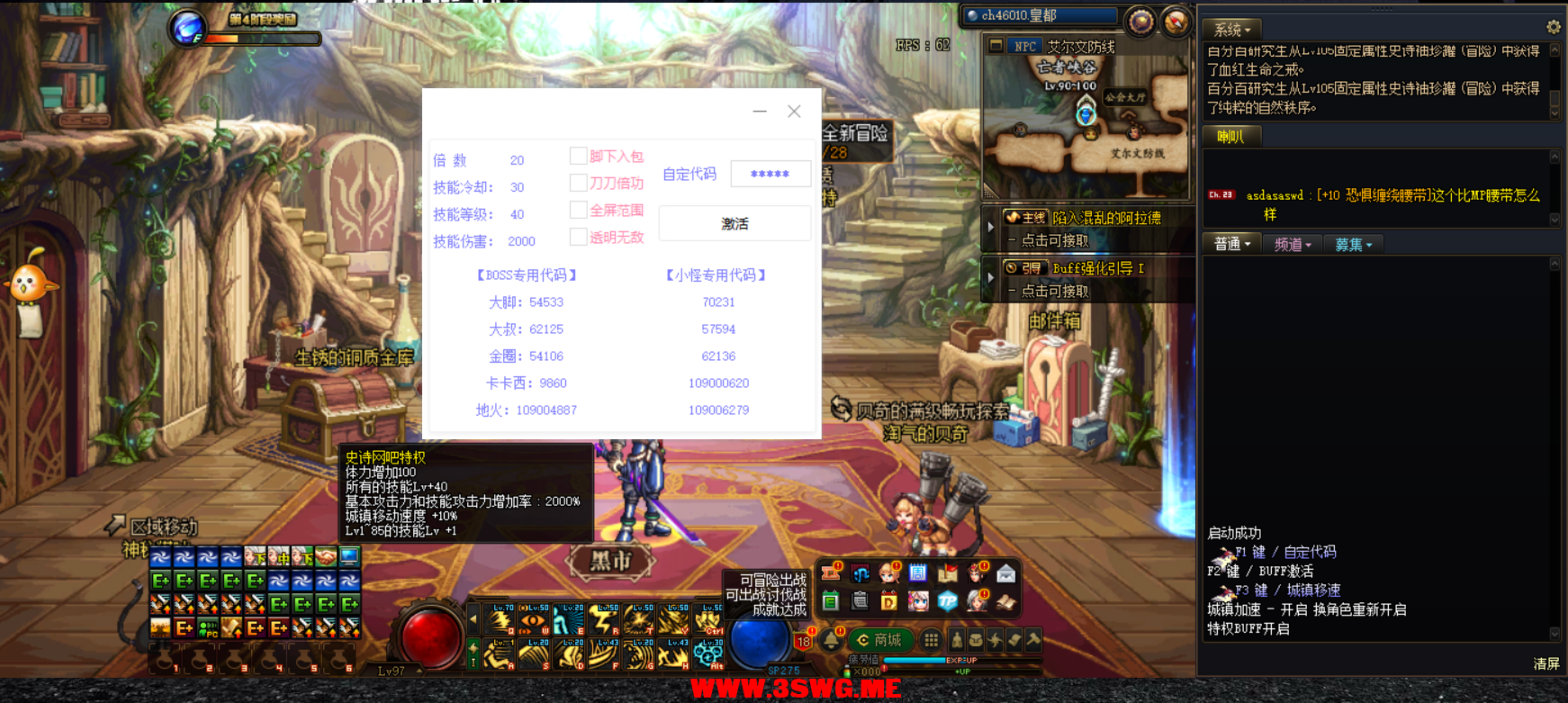Close the white overlay window
The height and width of the screenshot is (703, 1568).
click(794, 112)
